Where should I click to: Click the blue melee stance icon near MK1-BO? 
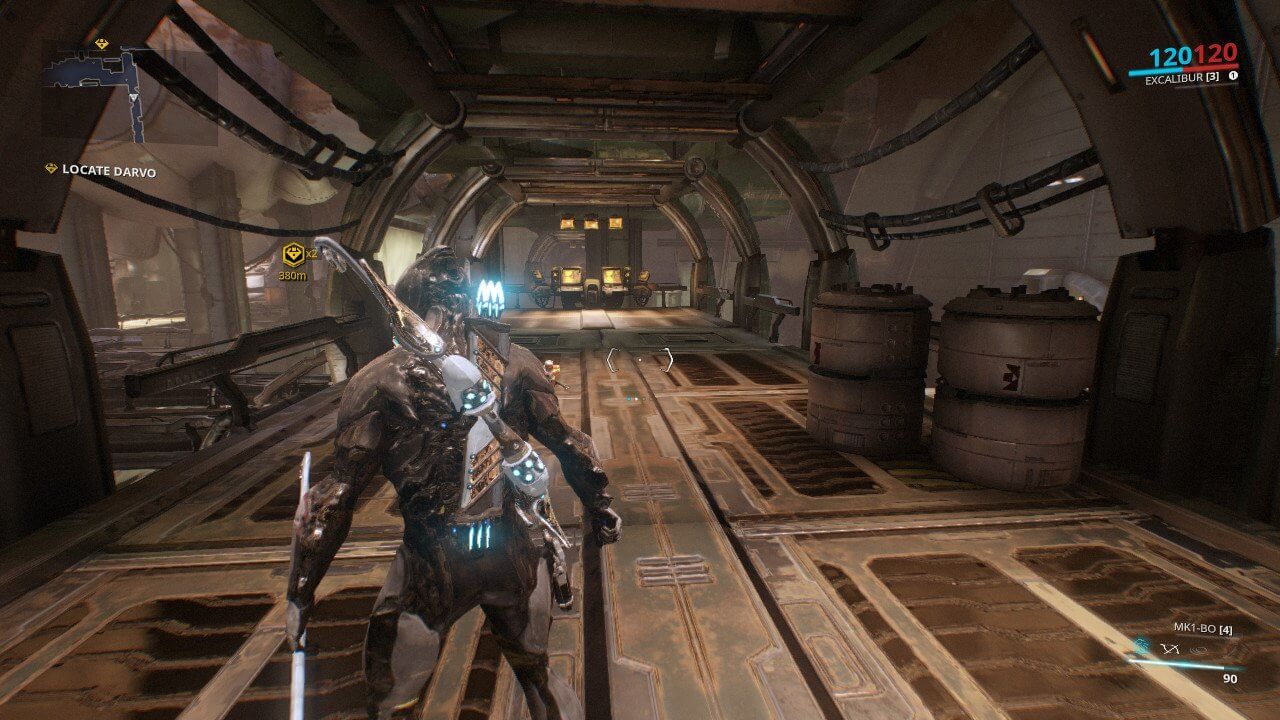(x=1142, y=645)
